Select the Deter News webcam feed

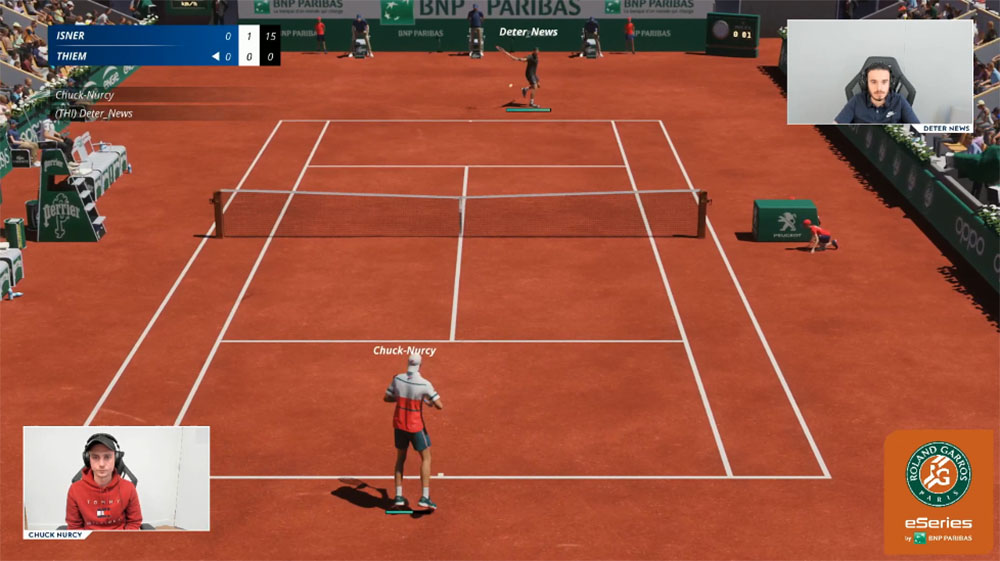point(879,72)
